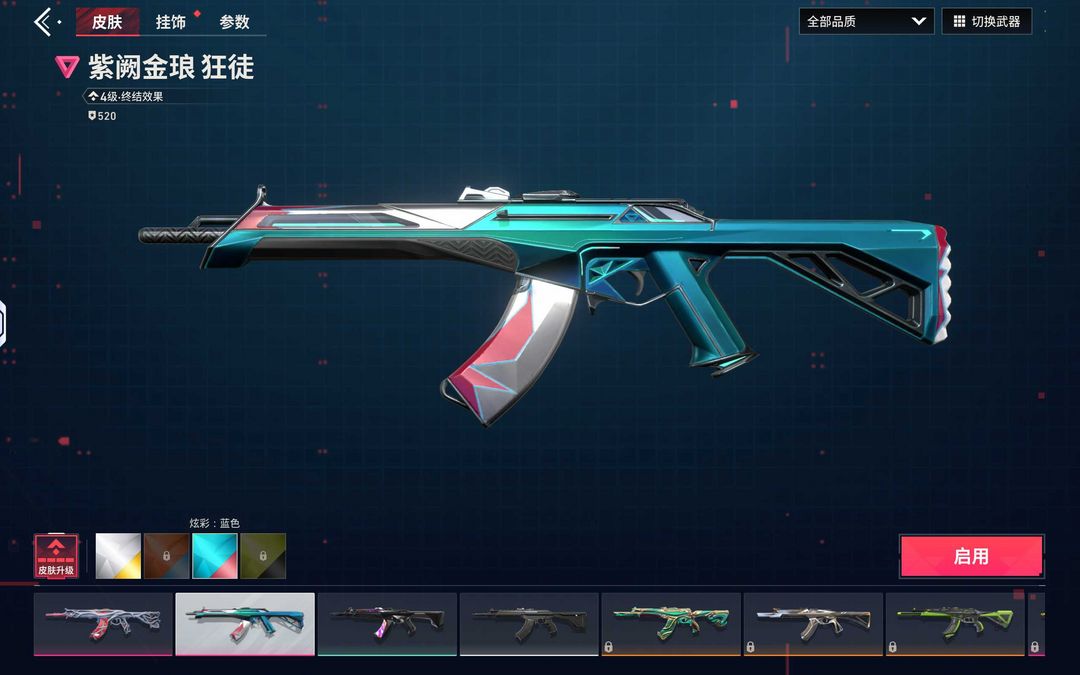Open the 挂饰 tab
Image resolution: width=1080 pixels, height=675 pixels.
click(x=171, y=22)
